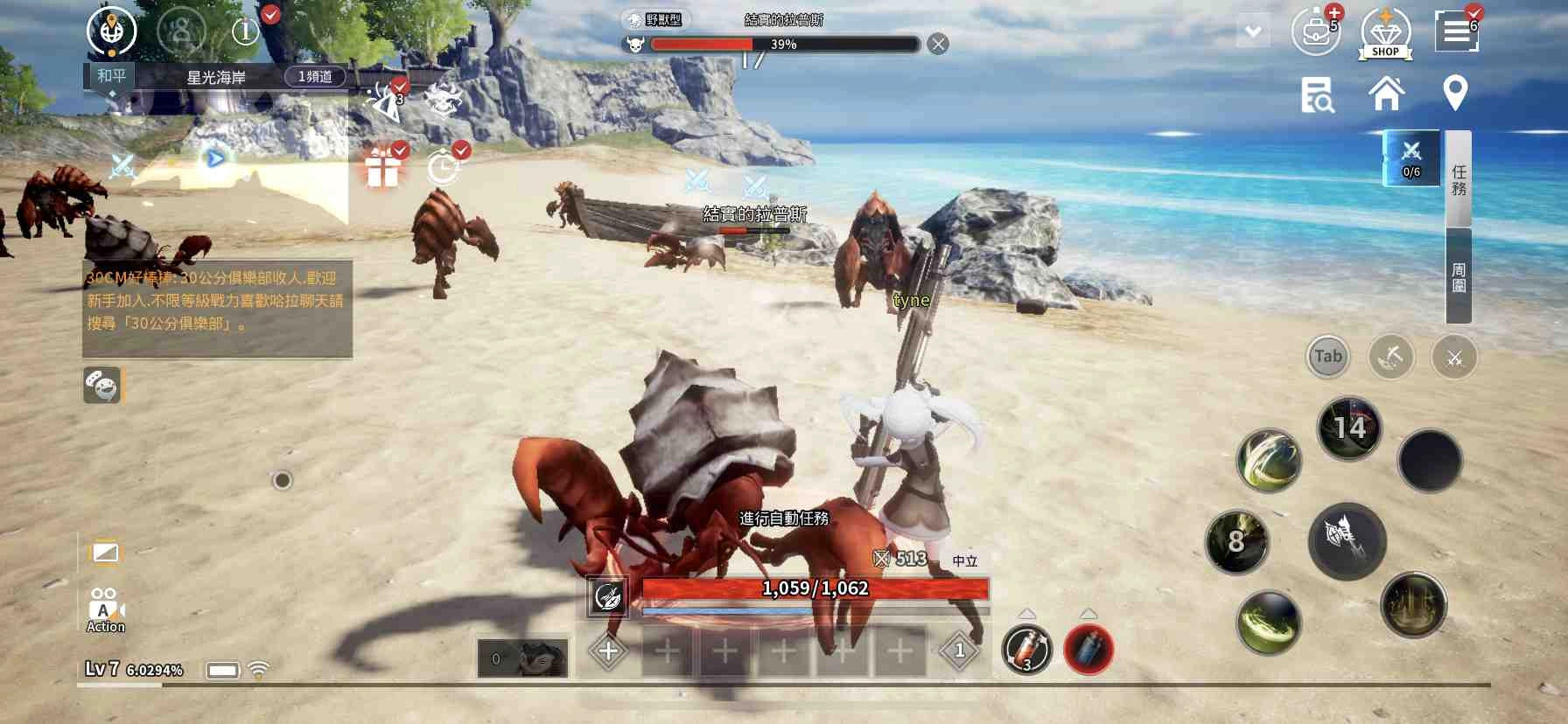The width and height of the screenshot is (1568, 724).
Task: Open the search document icon
Action: (x=1316, y=94)
